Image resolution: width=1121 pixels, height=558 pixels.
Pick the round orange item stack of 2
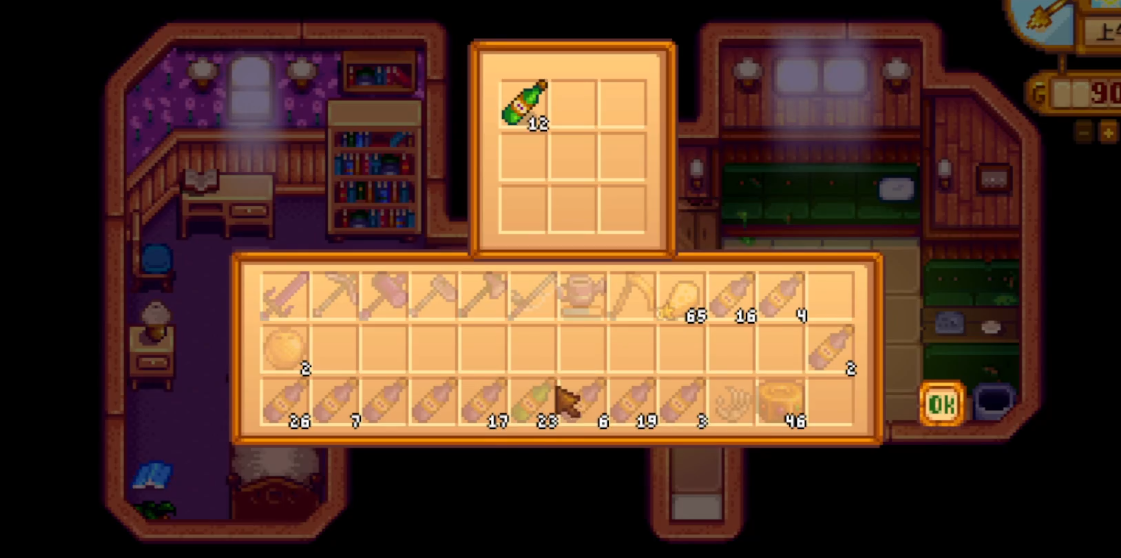(x=285, y=348)
